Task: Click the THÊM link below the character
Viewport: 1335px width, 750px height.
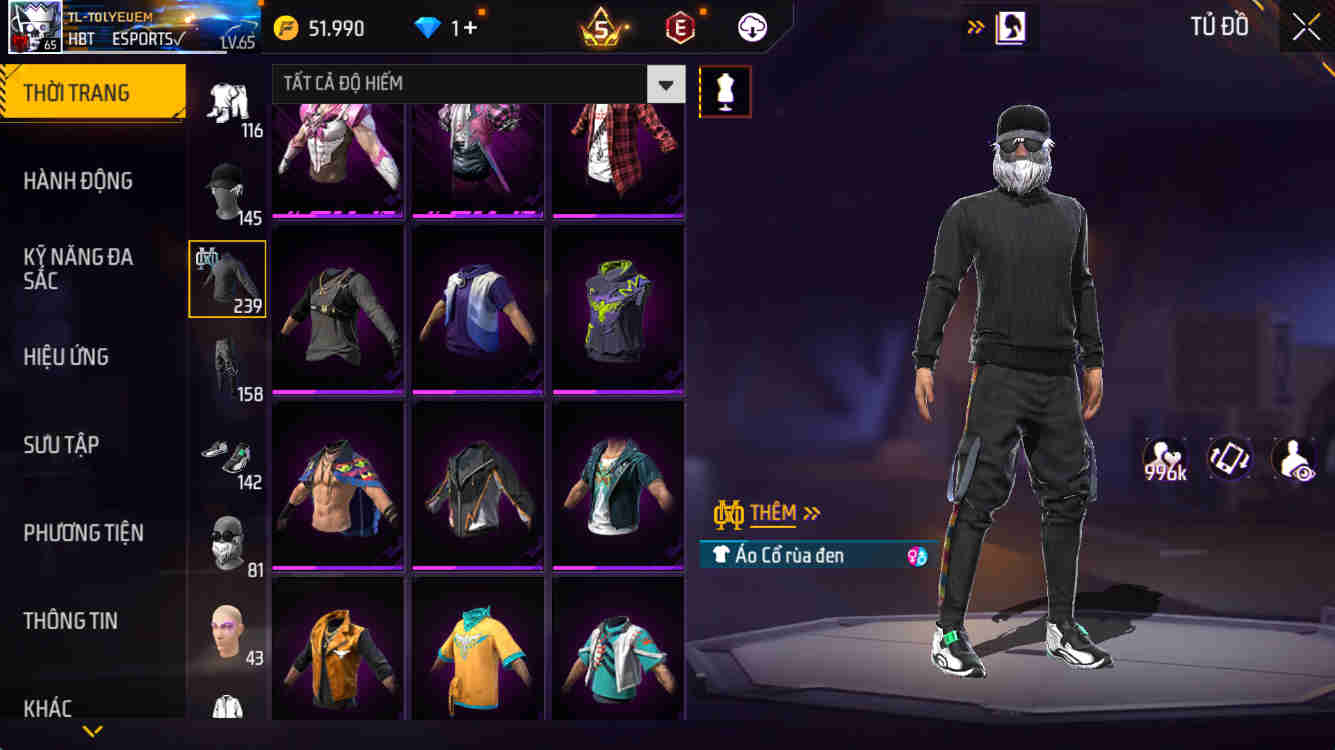Action: click(x=772, y=513)
